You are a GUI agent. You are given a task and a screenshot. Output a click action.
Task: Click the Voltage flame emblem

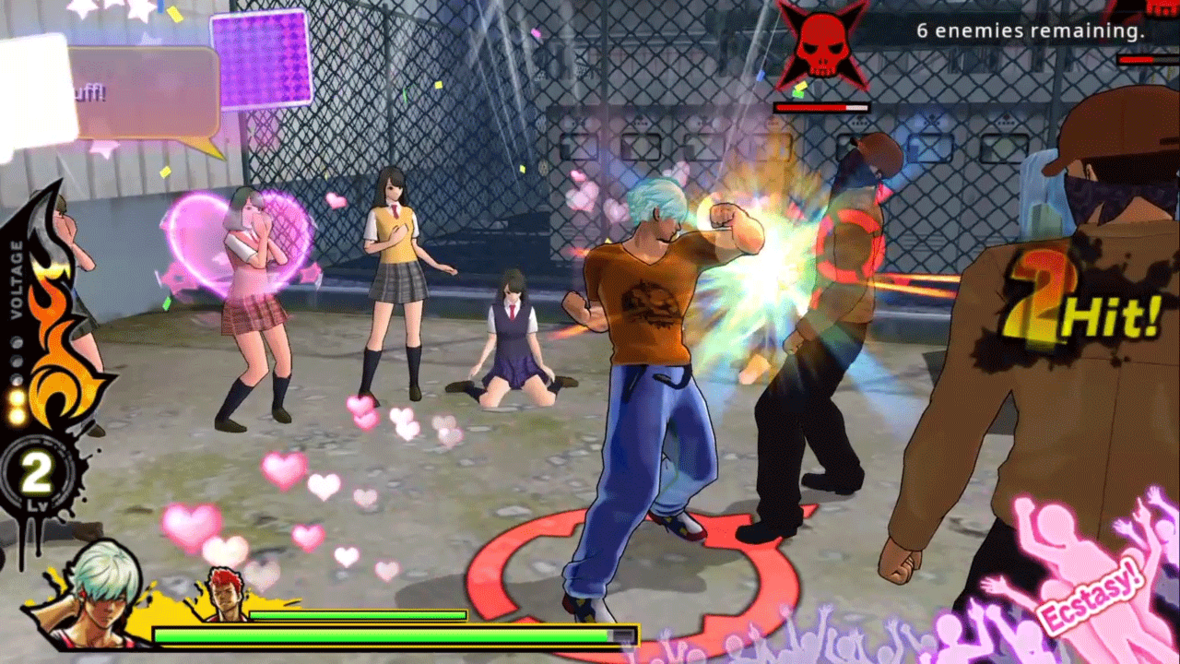coord(55,340)
